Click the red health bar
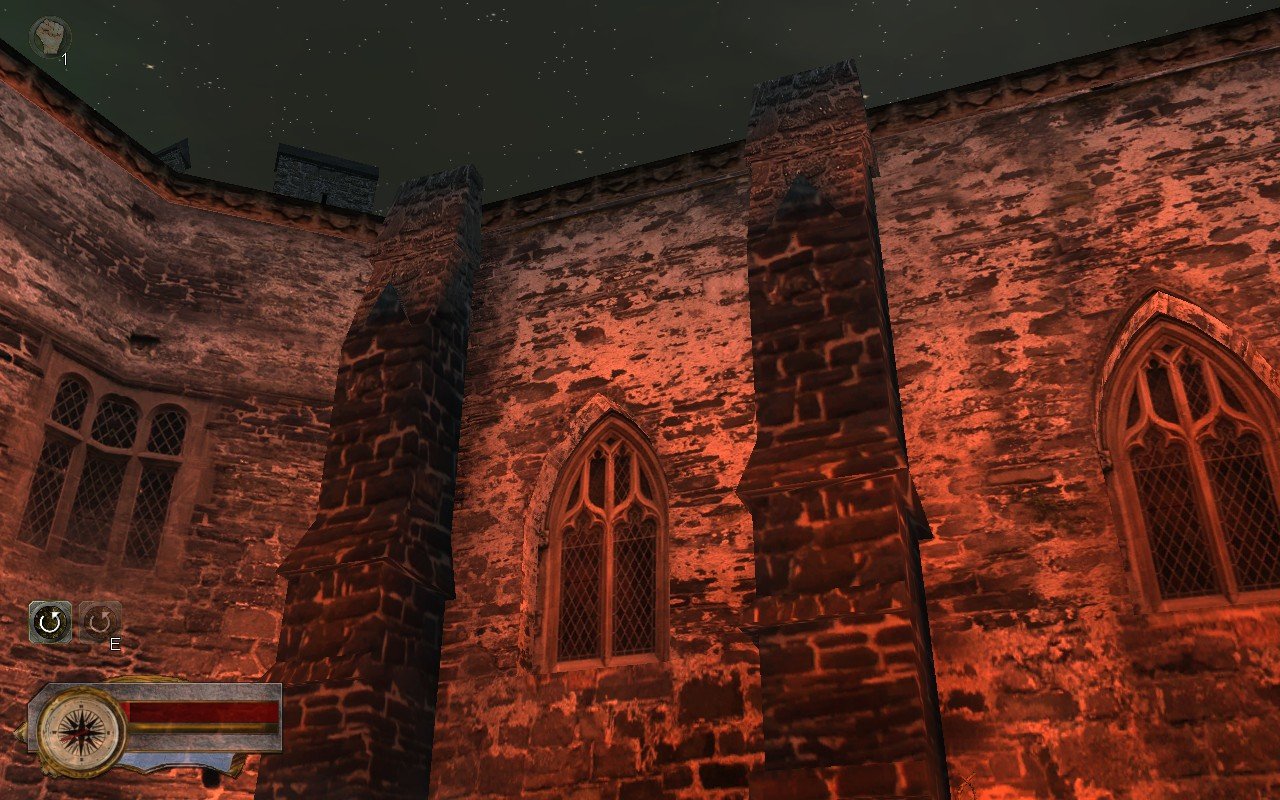 (205, 712)
